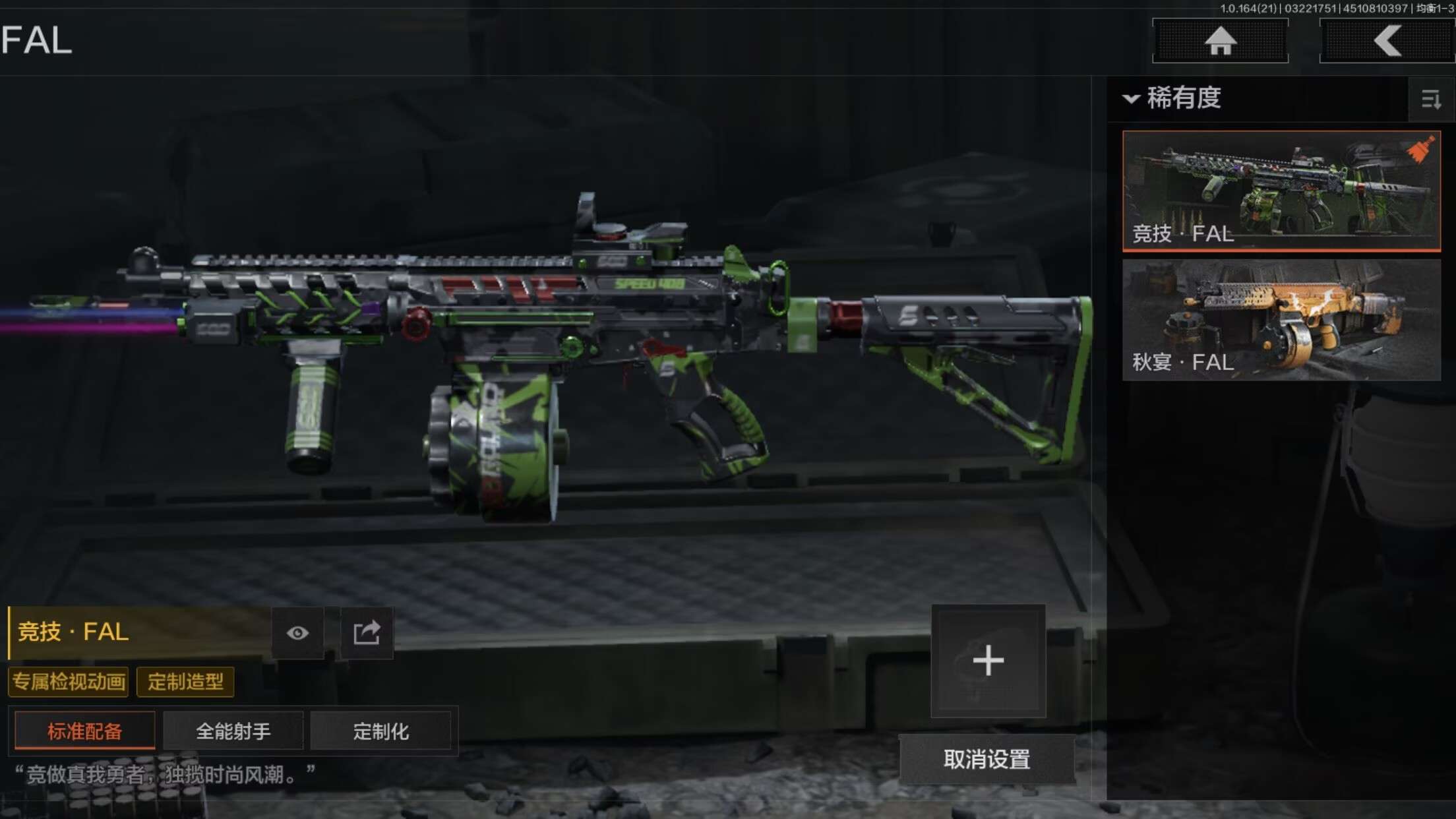Click the 取消设置 button

[x=986, y=759]
